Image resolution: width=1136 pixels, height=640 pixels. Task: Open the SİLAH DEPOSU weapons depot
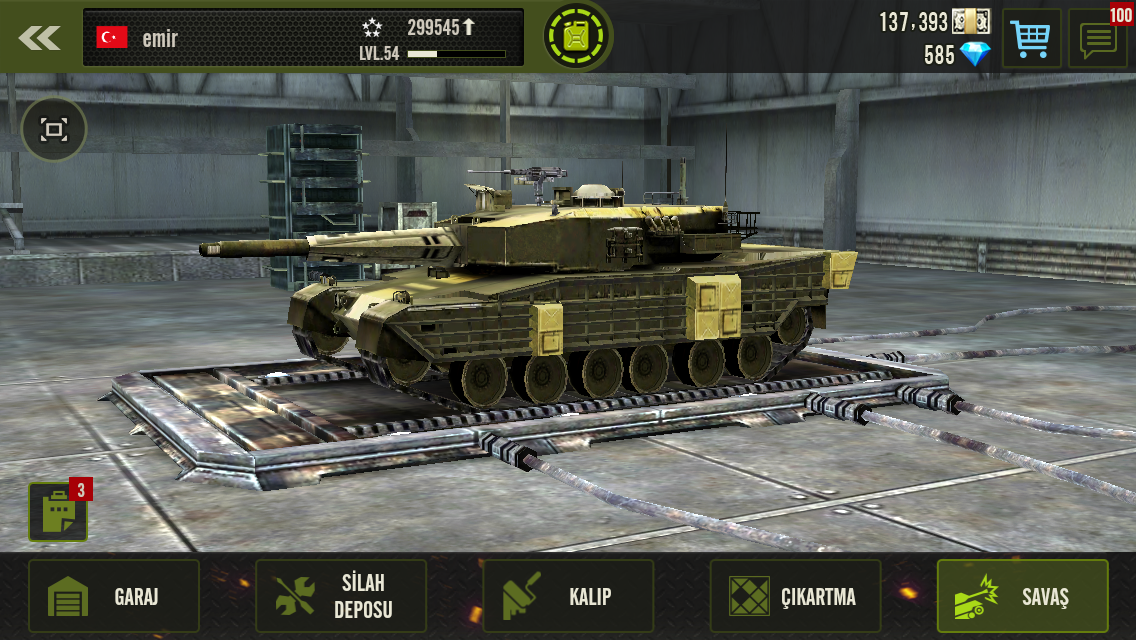(x=341, y=597)
